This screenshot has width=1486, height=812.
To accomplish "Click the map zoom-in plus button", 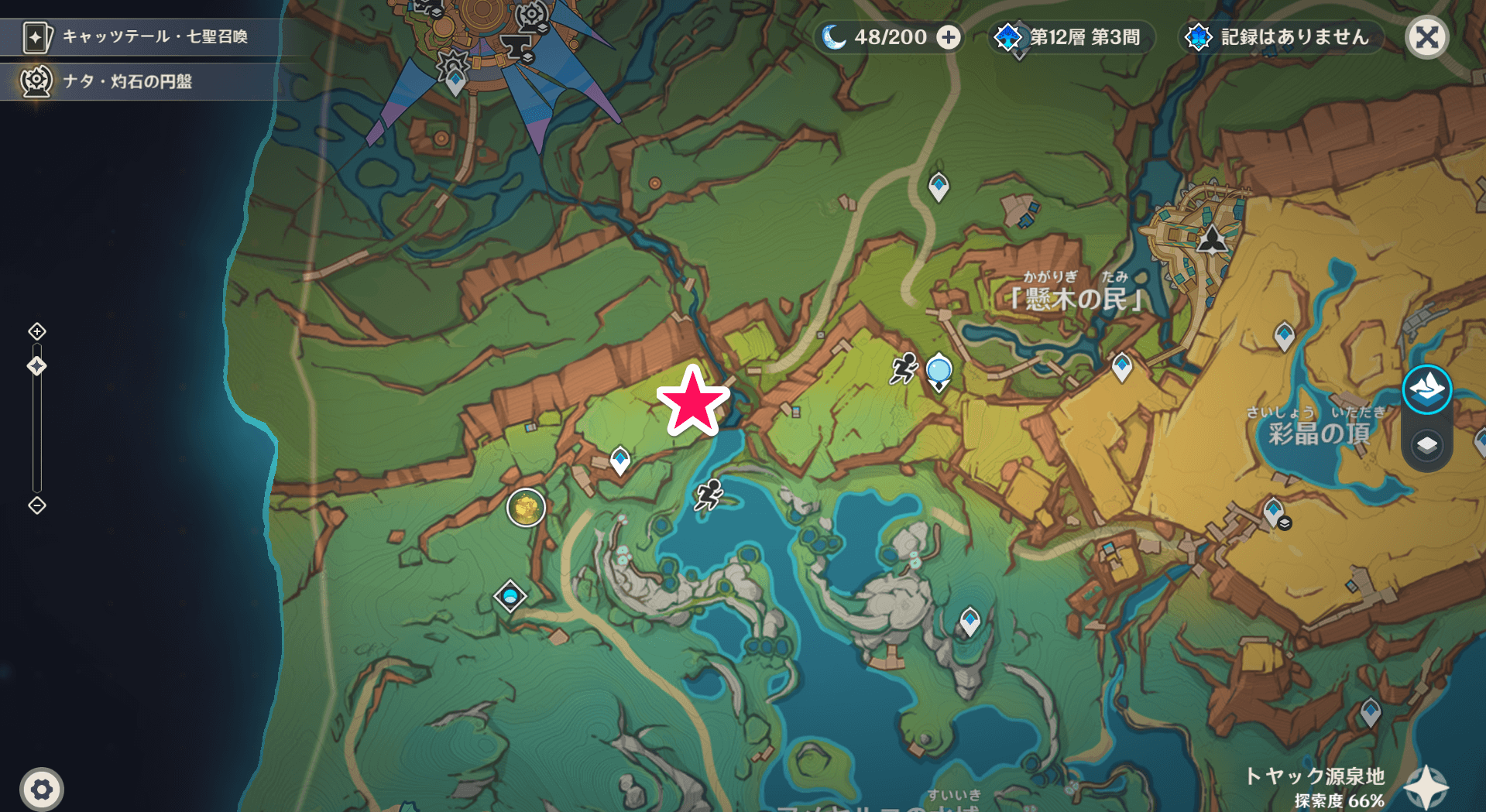I will click(x=37, y=331).
